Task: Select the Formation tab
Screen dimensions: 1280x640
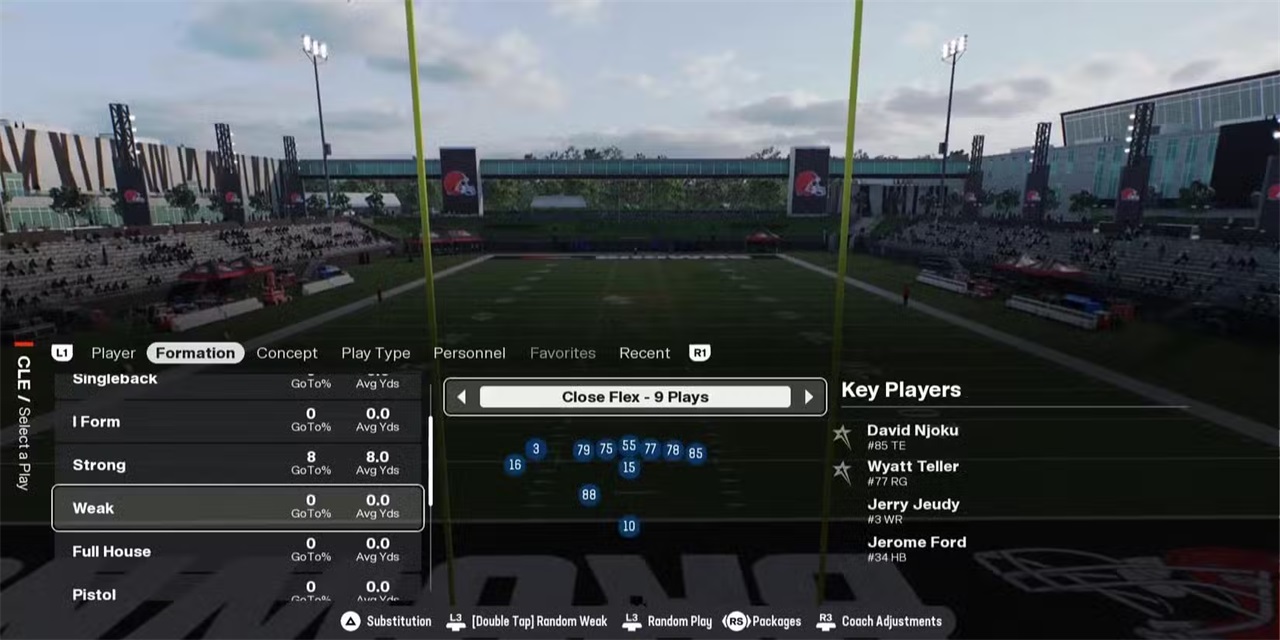Action: tap(195, 353)
